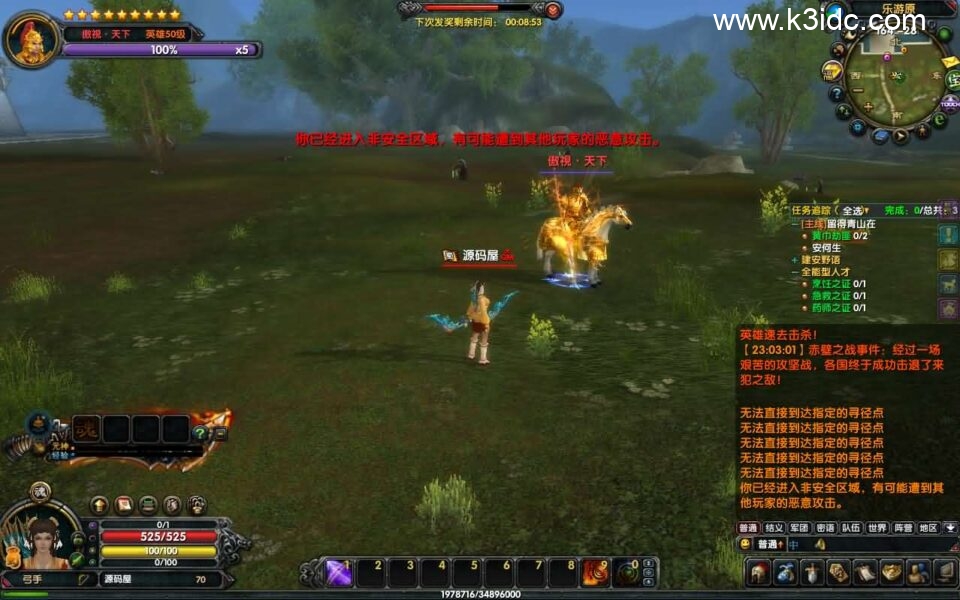
Task: Select the 军团 chat tab
Action: pyautogui.click(x=799, y=527)
